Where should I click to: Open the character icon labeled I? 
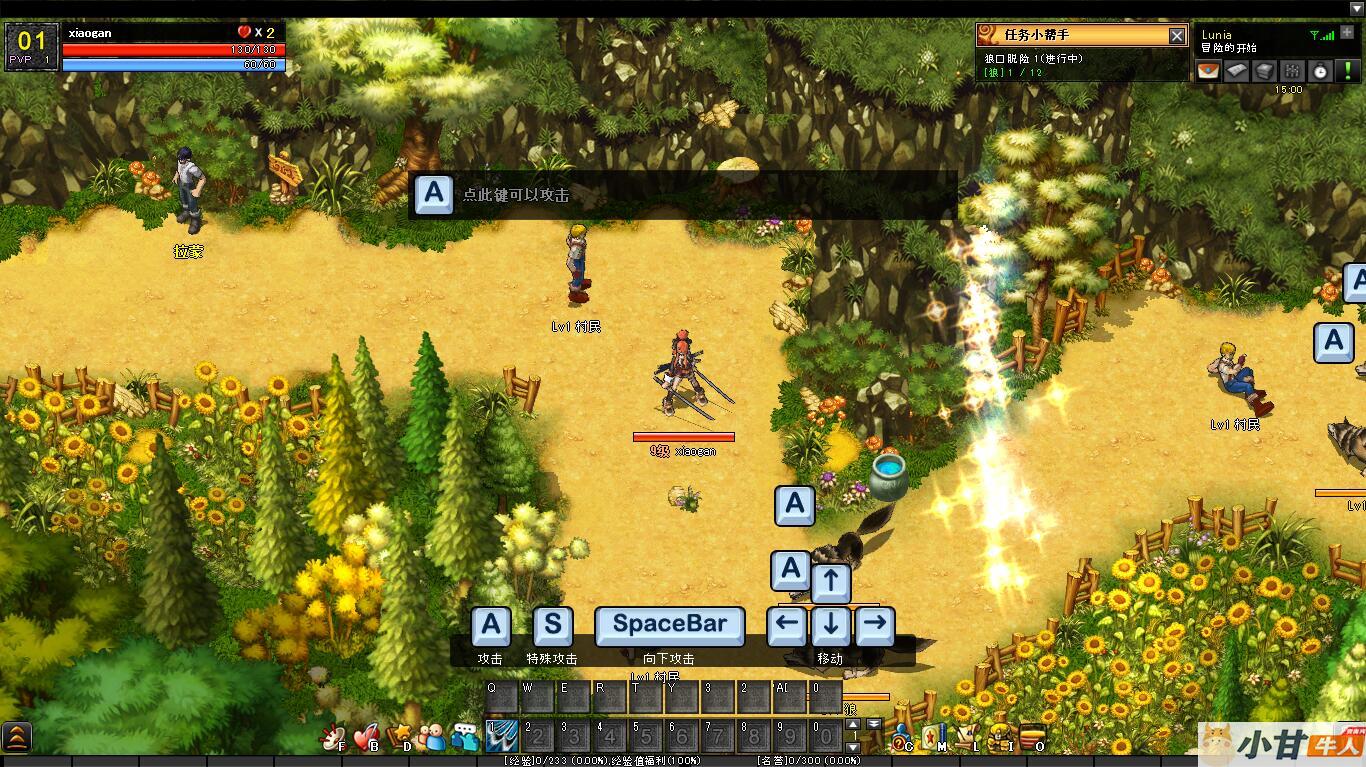(x=999, y=738)
